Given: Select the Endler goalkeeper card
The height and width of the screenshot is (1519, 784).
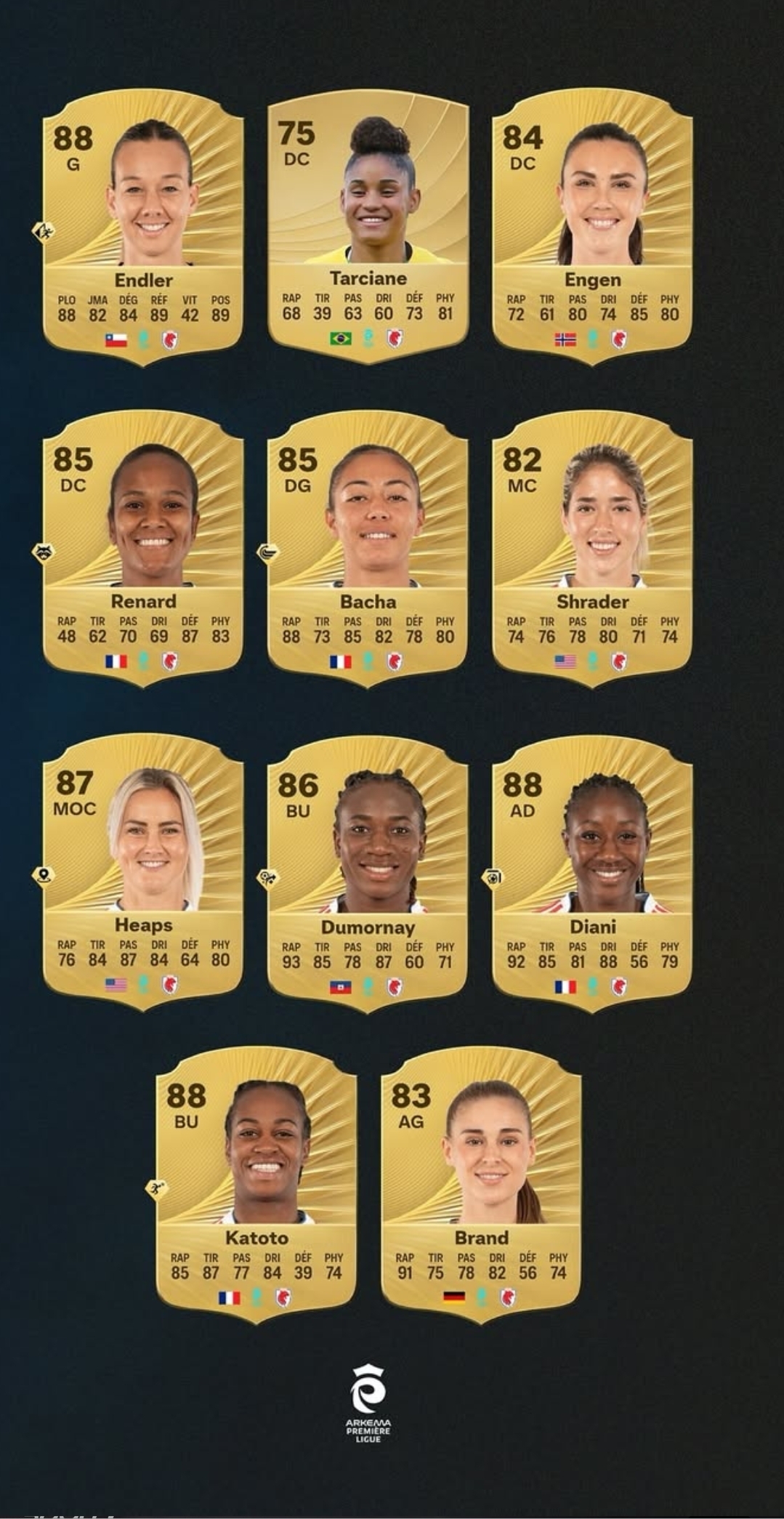Looking at the screenshot, I should pyautogui.click(x=143, y=225).
